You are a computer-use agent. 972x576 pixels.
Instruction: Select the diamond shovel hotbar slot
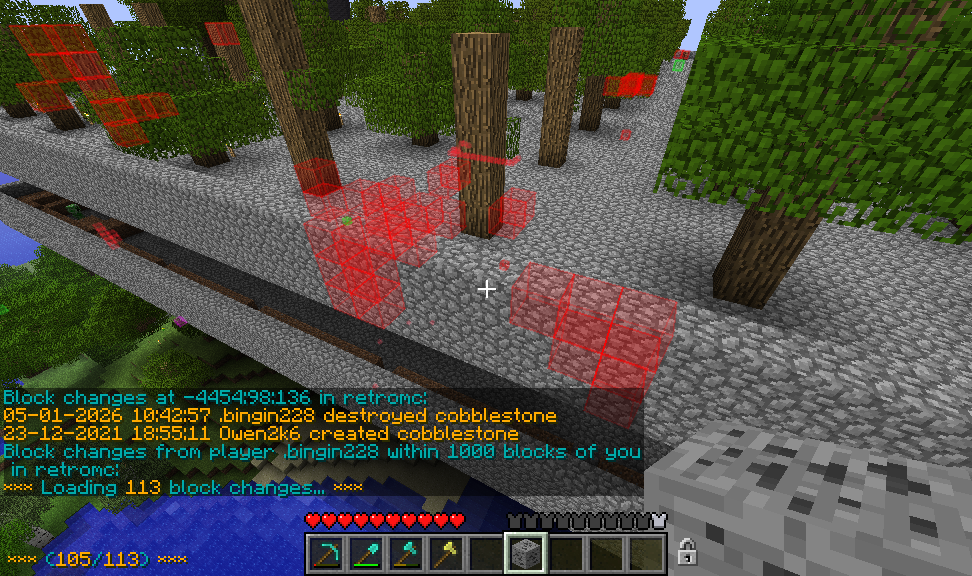pos(365,552)
